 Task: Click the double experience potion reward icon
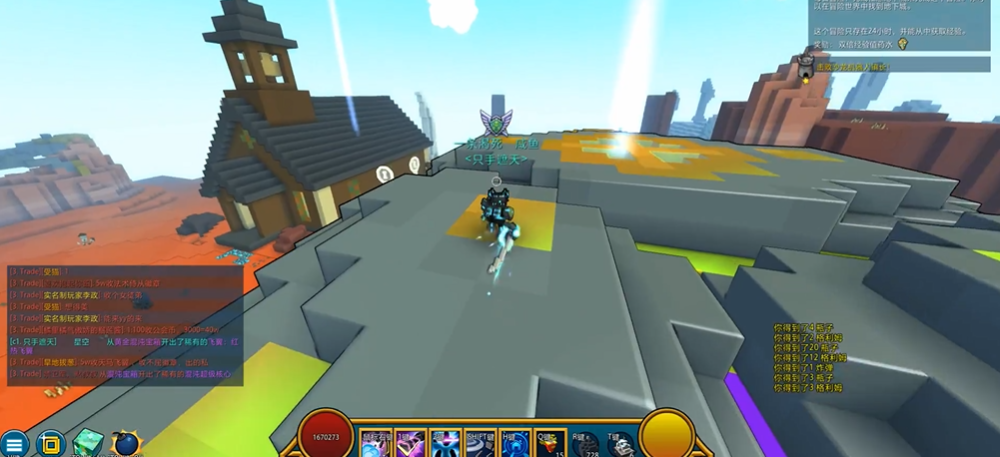coord(902,44)
